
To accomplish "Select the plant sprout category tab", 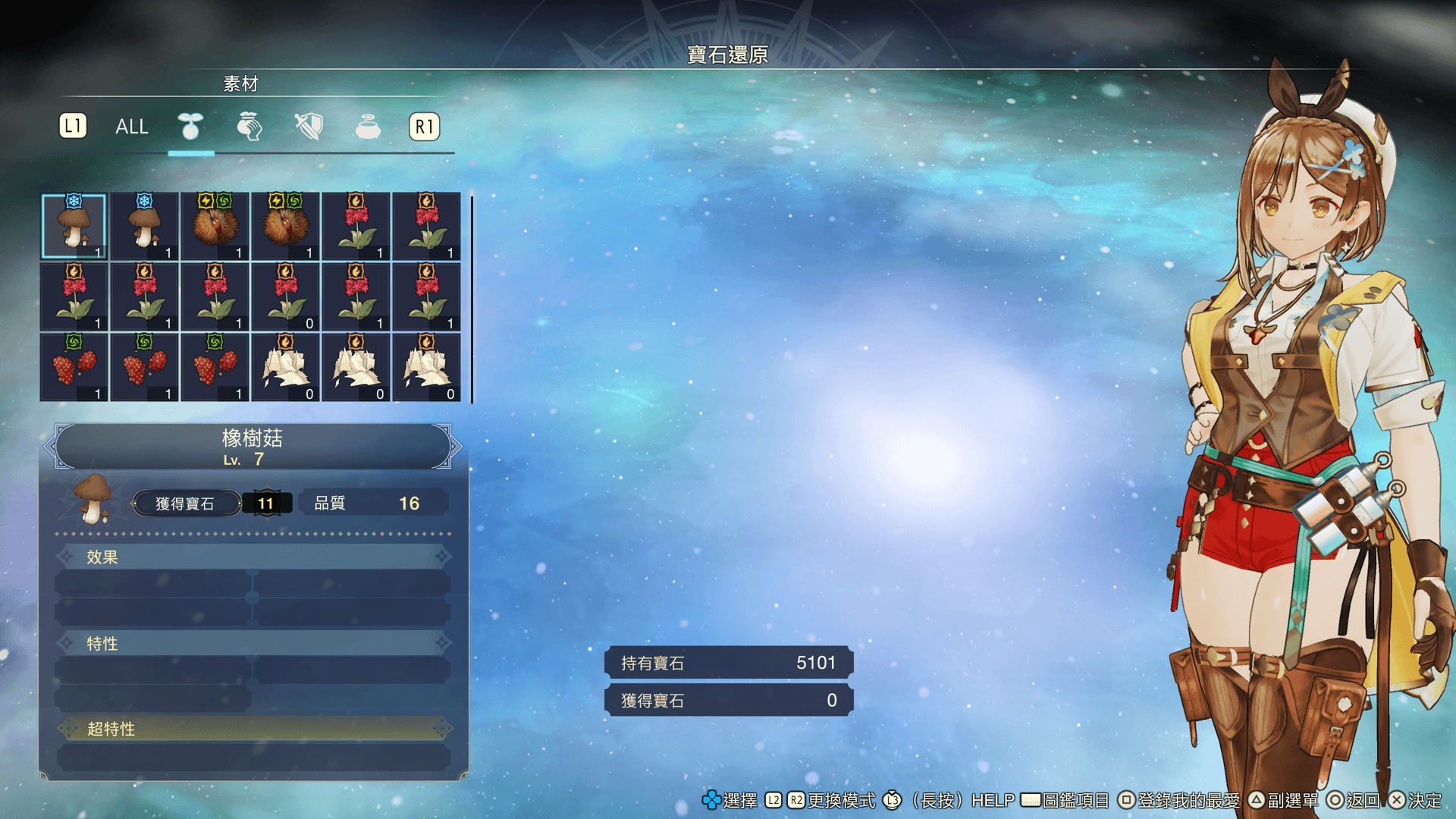I will coord(190,127).
